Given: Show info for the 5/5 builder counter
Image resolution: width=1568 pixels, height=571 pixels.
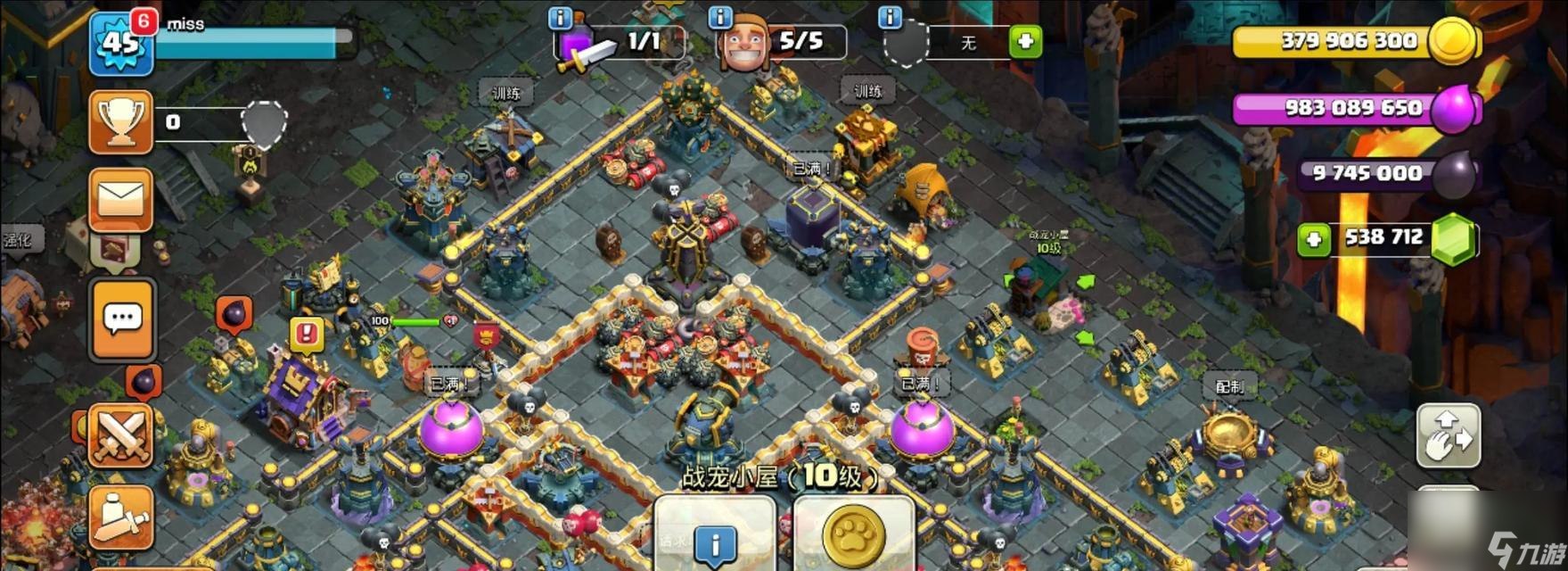Looking at the screenshot, I should pyautogui.click(x=719, y=18).
